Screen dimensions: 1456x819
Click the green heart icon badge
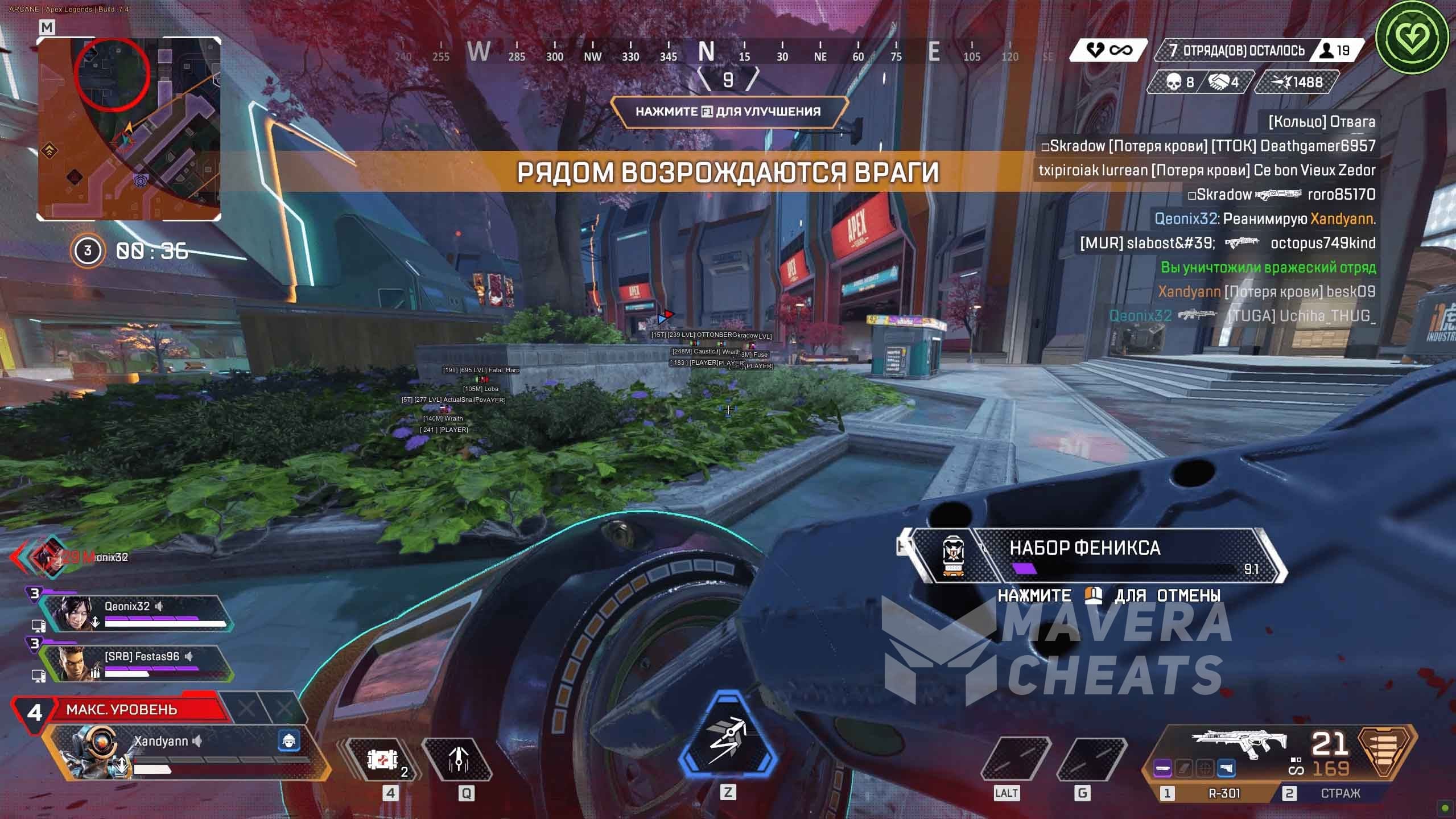pos(1411,37)
